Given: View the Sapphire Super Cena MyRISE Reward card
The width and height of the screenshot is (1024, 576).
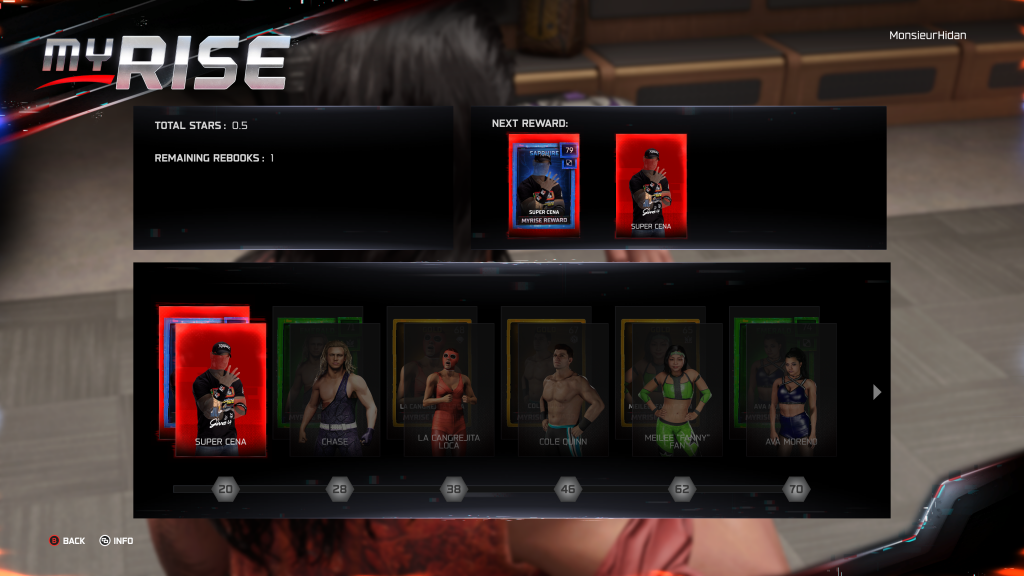Looking at the screenshot, I should coord(543,185).
